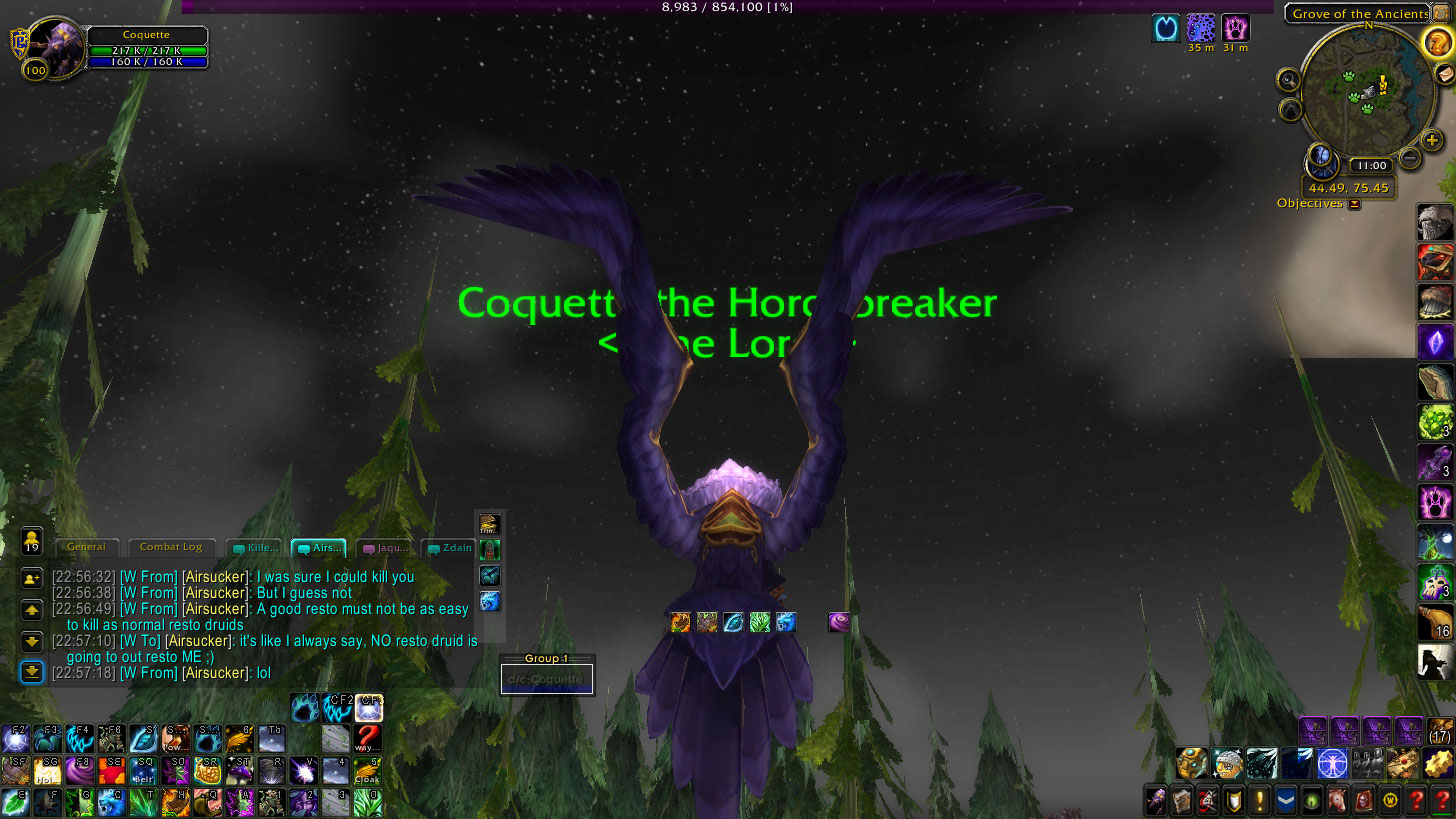Viewport: 1456px width, 819px height.
Task: Select the Coquette frame in Group 1
Action: point(547,680)
